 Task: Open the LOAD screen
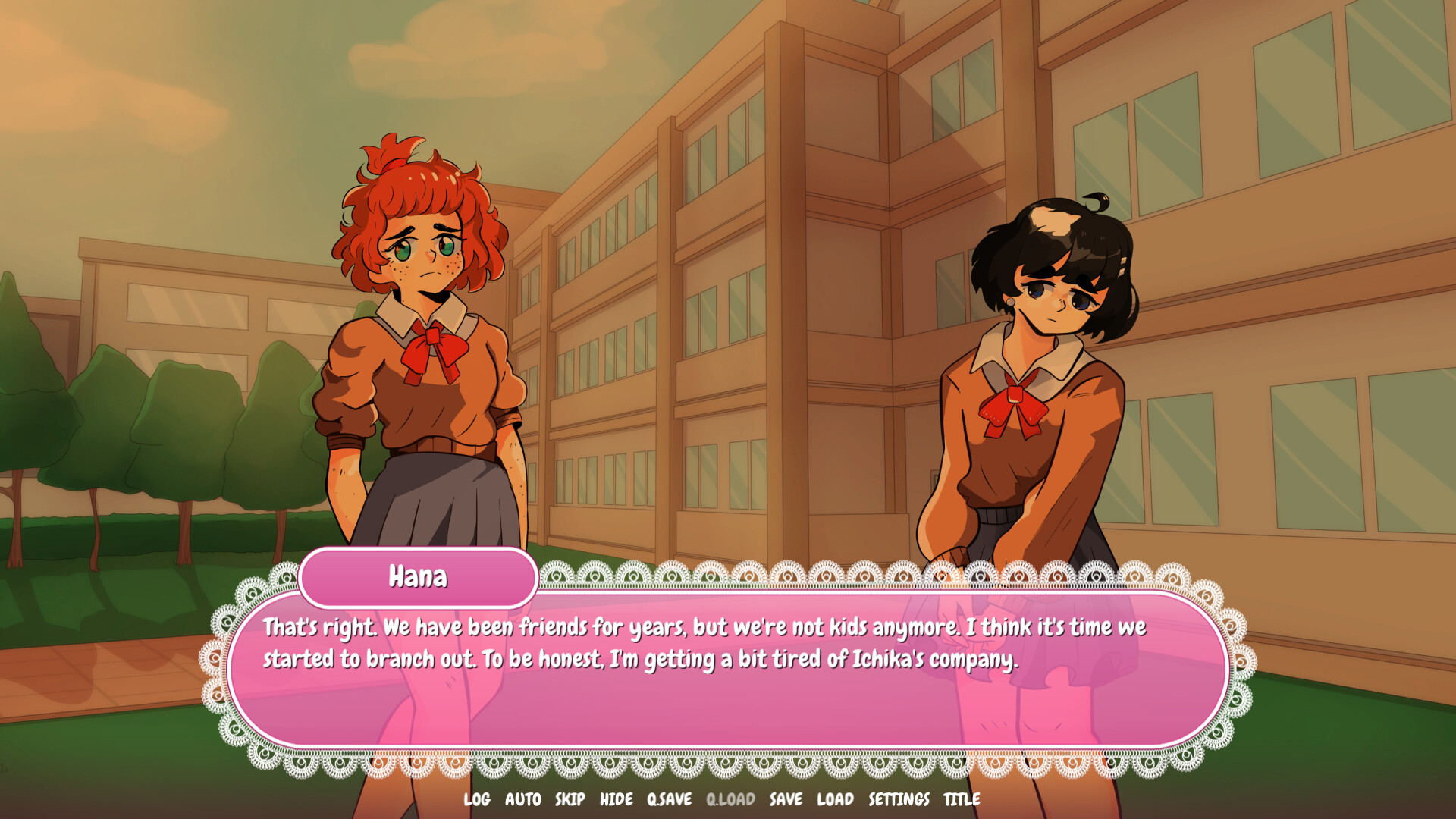coord(836,799)
